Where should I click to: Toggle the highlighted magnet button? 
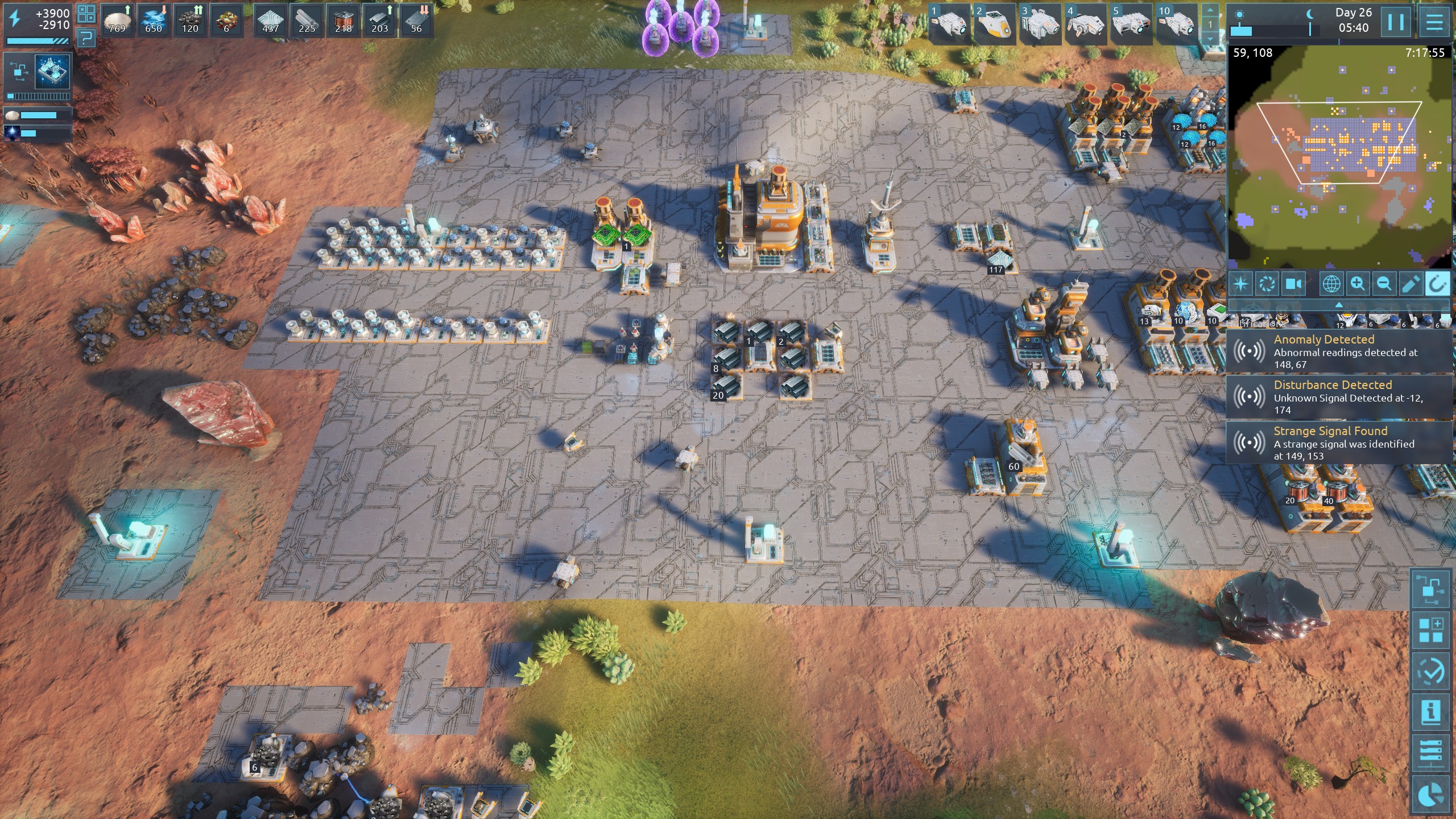pyautogui.click(x=1437, y=283)
